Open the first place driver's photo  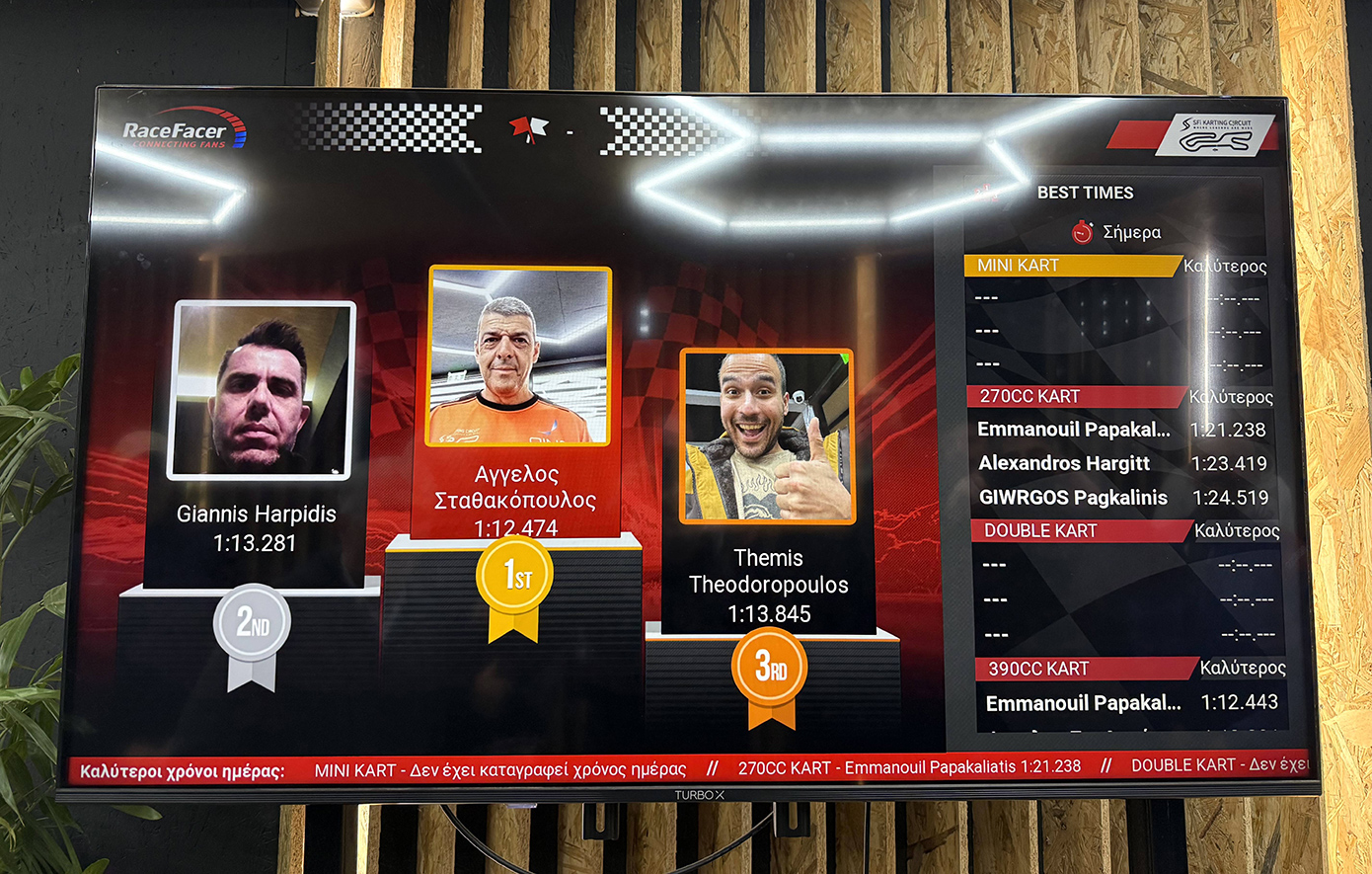pyautogui.click(x=519, y=357)
